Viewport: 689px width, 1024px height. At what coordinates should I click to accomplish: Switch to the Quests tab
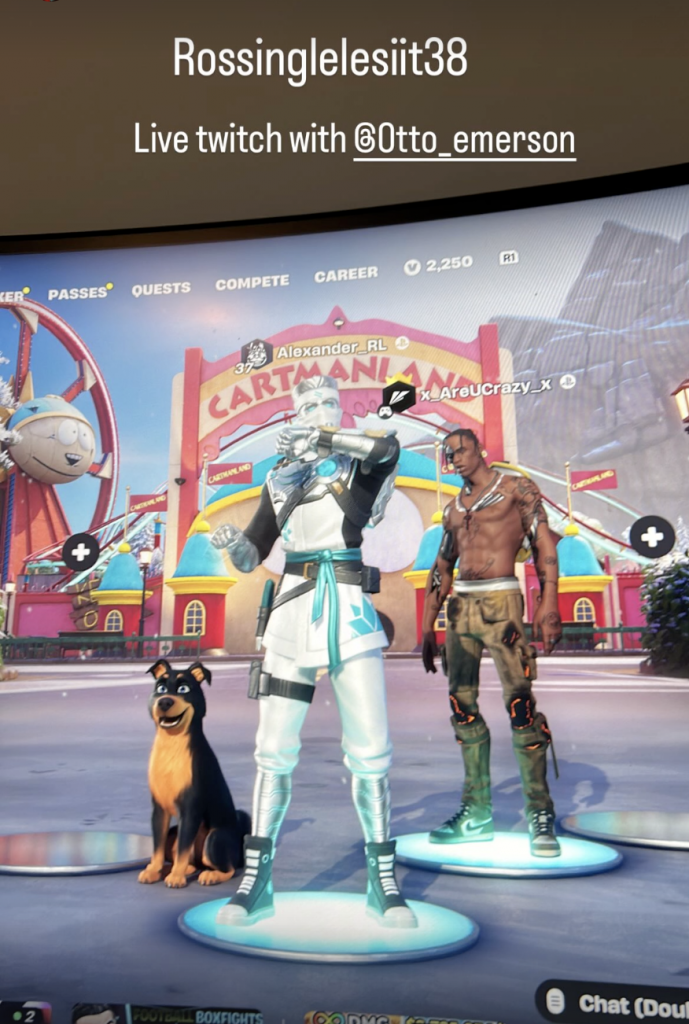[x=161, y=288]
